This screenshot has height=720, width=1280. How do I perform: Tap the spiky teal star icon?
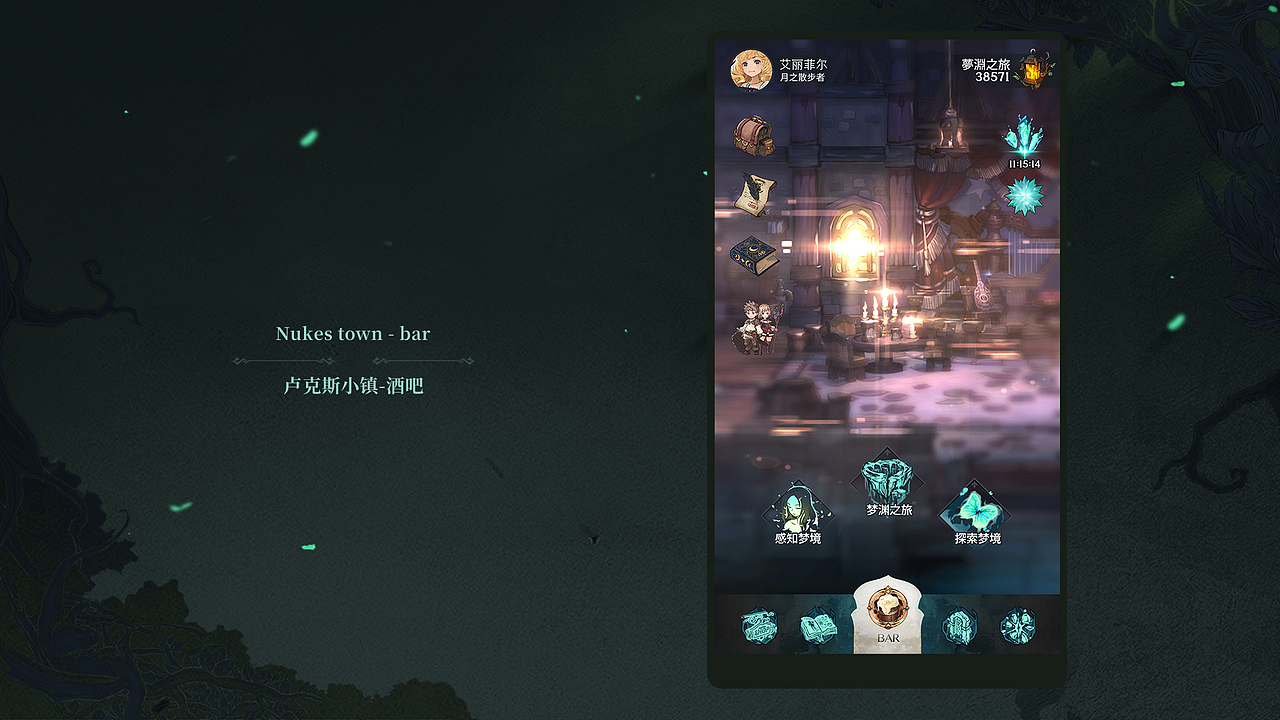(1024, 196)
